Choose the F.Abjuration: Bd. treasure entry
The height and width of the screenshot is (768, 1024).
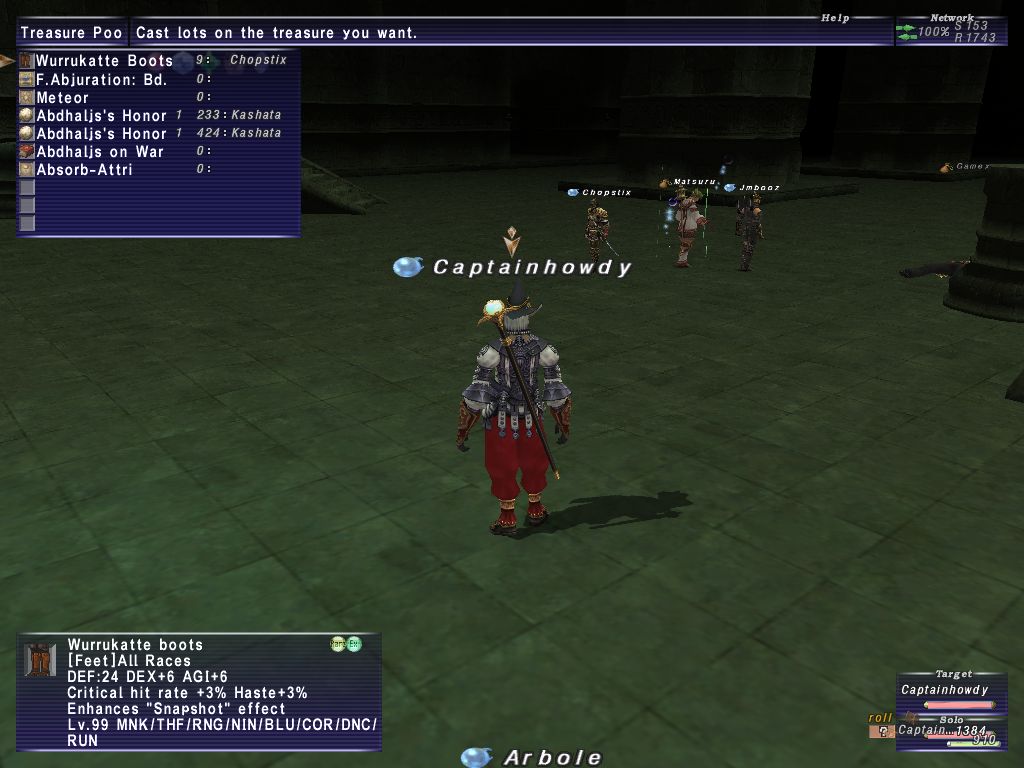pos(101,80)
